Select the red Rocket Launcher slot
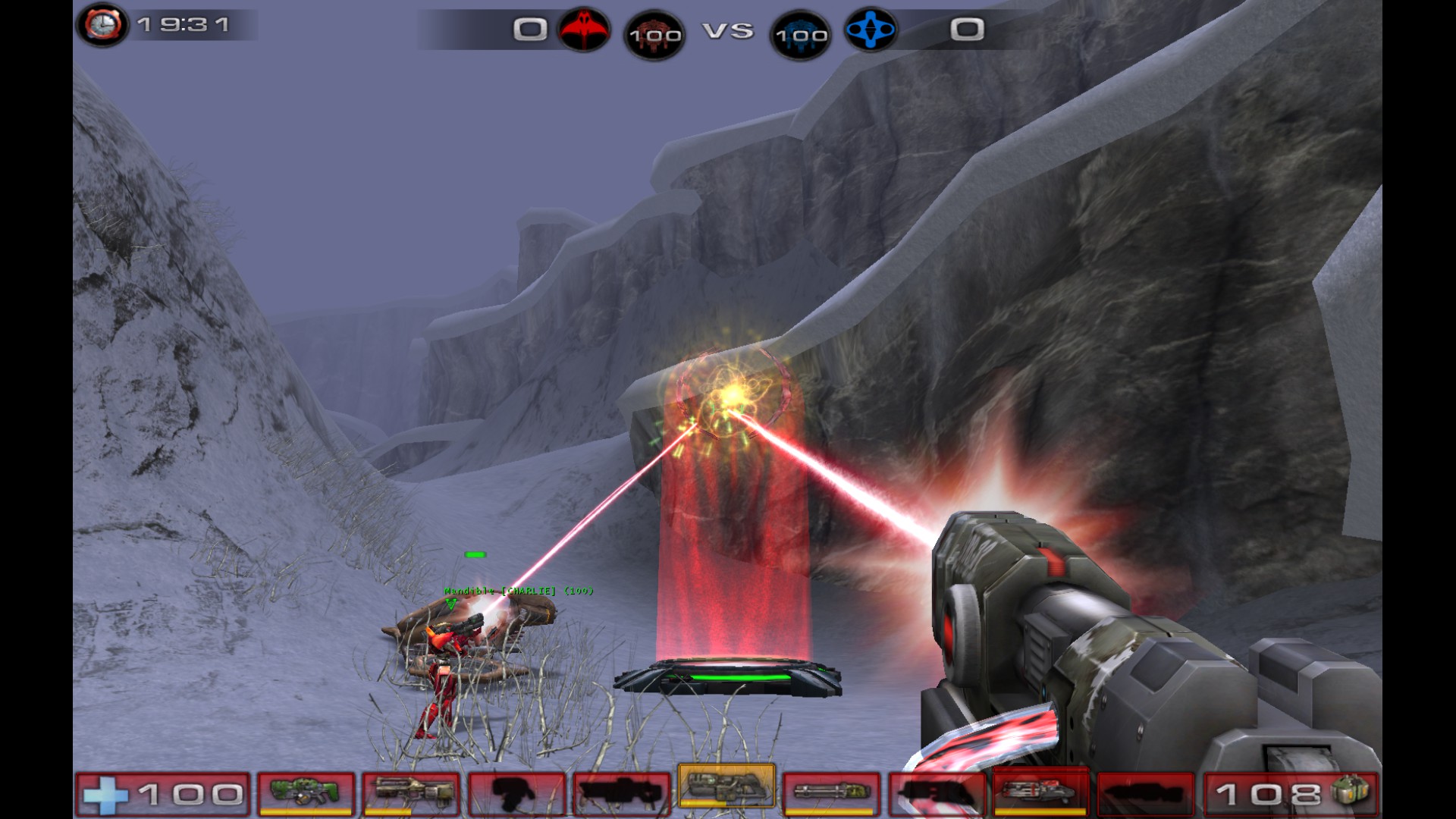Screen dimensions: 1456x819 [1040, 792]
